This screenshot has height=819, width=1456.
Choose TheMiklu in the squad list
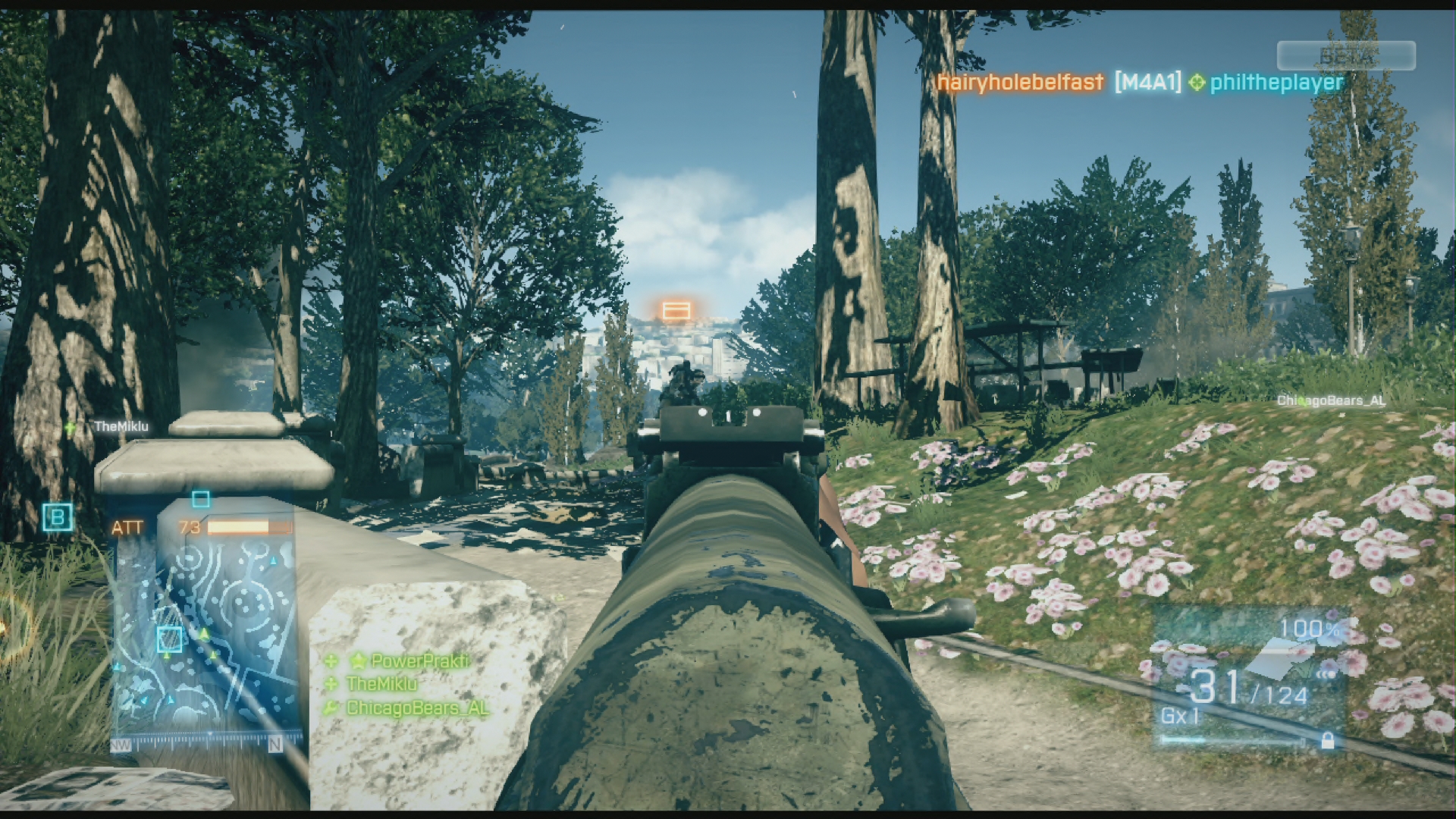tap(381, 684)
